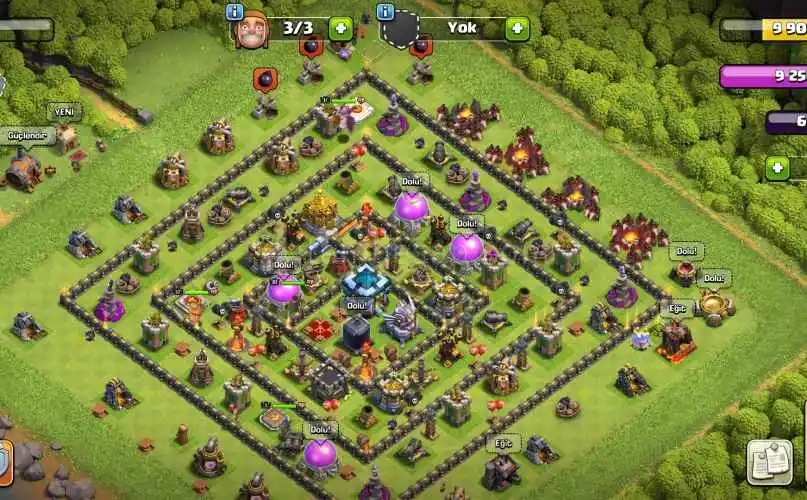
Task: Select the YENİ label bubble
Action: pos(65,112)
